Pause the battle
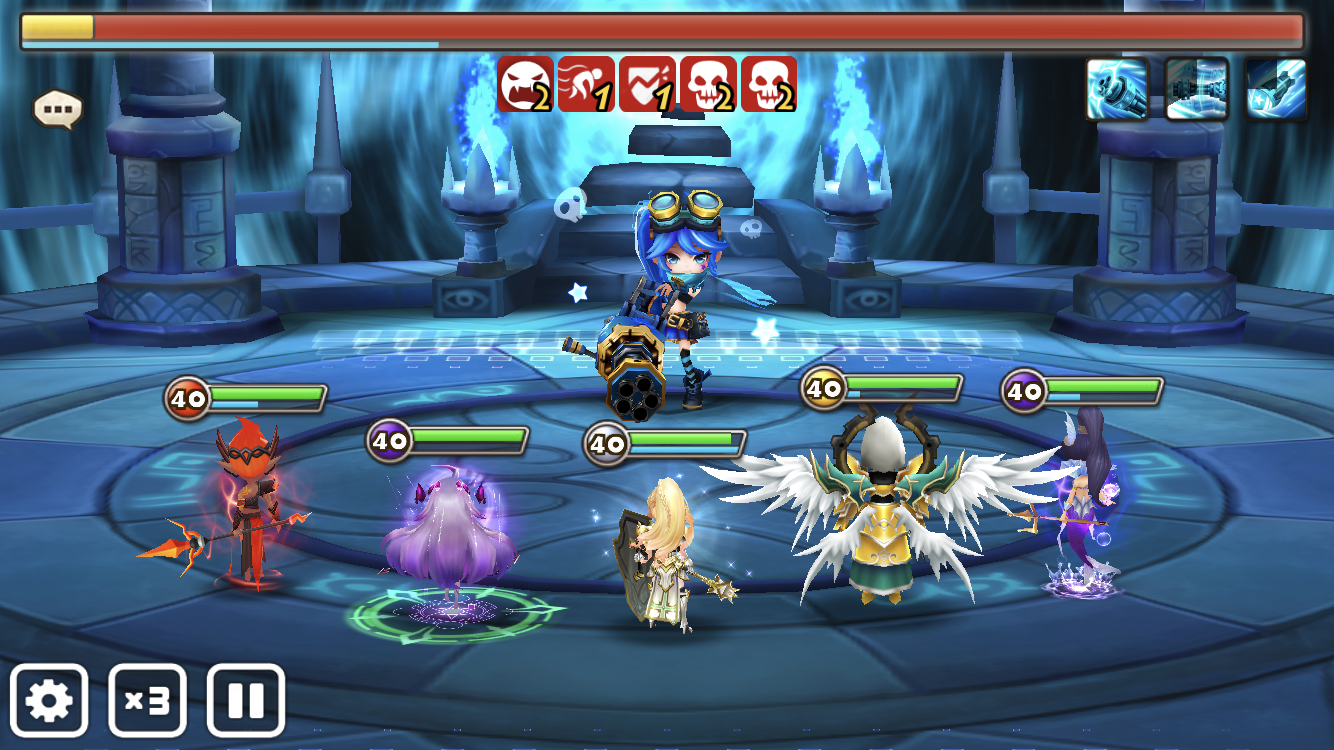The width and height of the screenshot is (1334, 750). [245, 700]
